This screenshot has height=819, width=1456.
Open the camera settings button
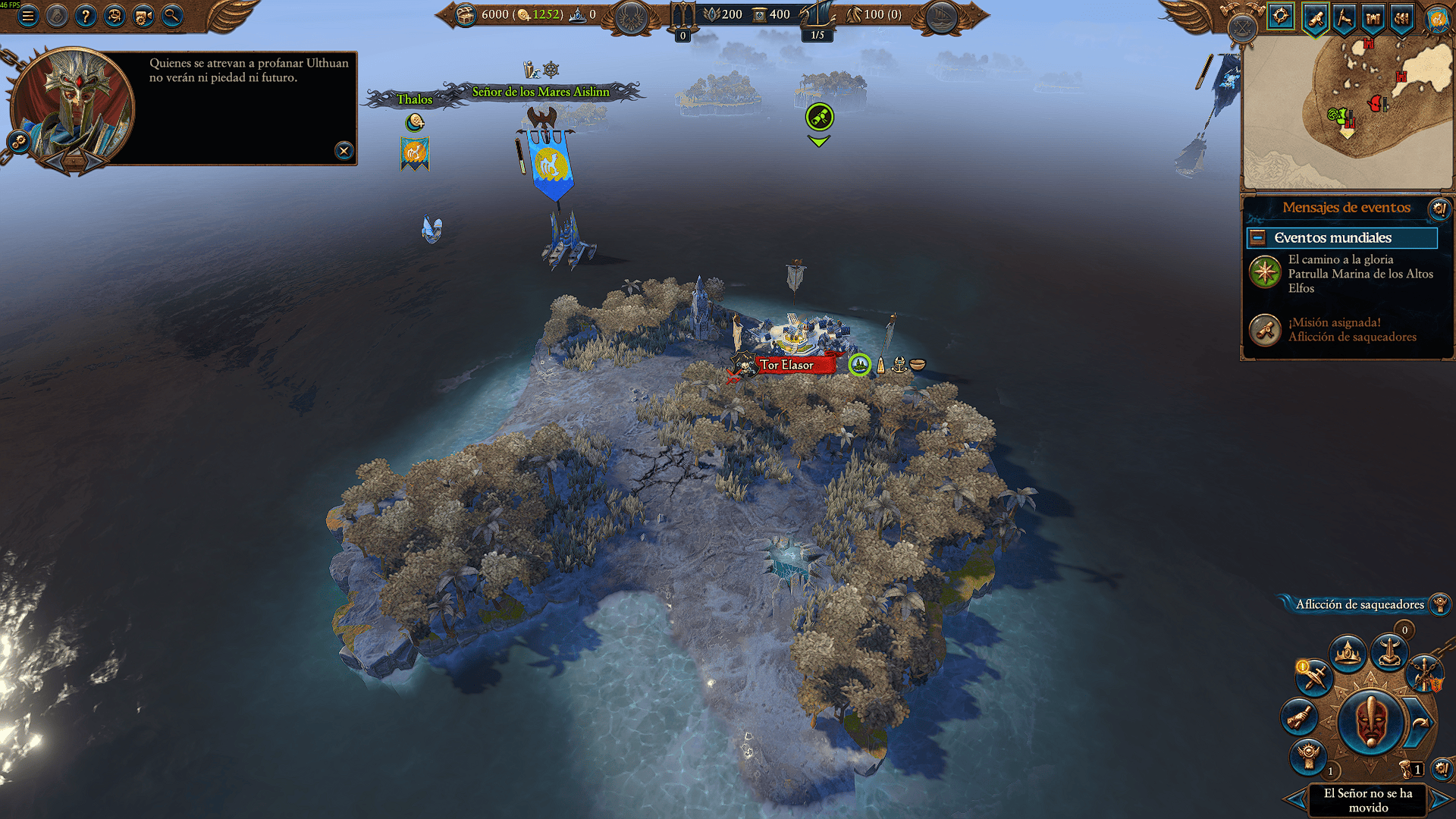tap(143, 15)
